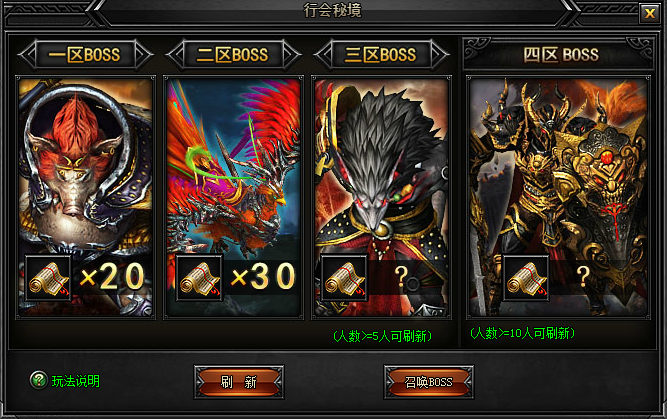Select the phoenix dragon boss card
Image resolution: width=667 pixels, height=419 pixels.
tap(234, 170)
